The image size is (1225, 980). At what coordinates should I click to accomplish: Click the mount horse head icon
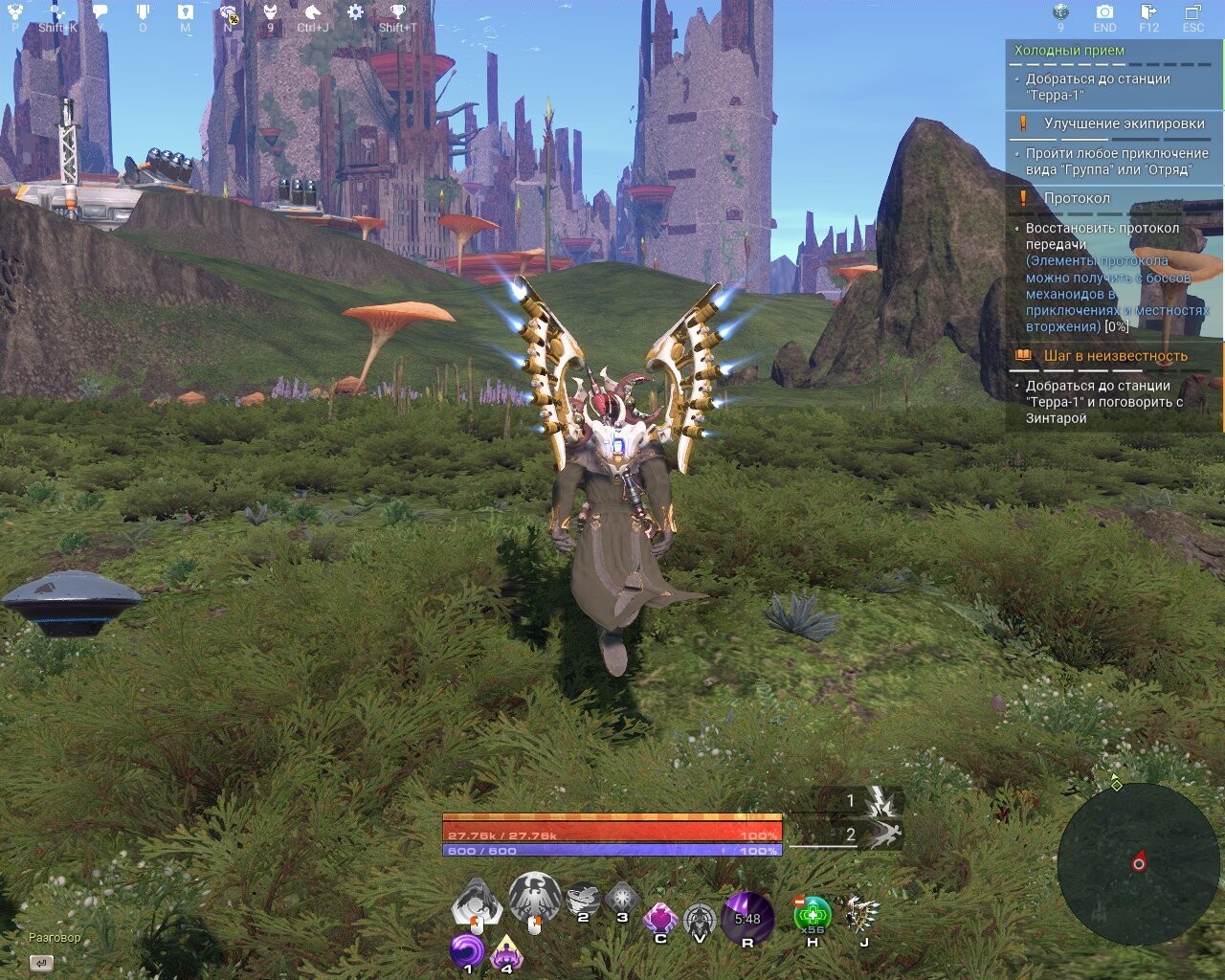[313, 11]
